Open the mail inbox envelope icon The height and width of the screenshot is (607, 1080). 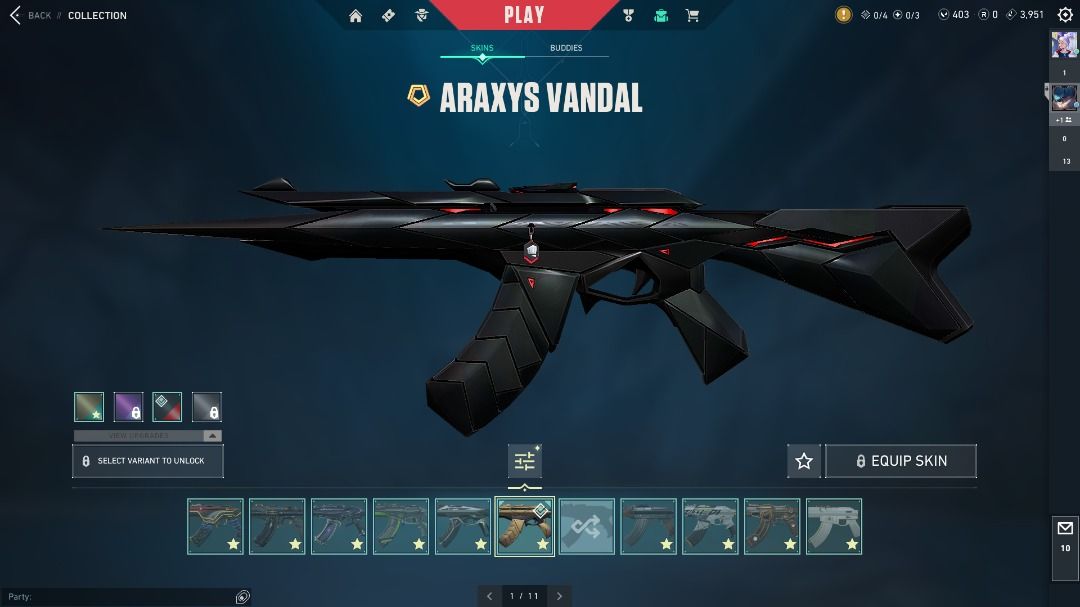pos(1065,528)
